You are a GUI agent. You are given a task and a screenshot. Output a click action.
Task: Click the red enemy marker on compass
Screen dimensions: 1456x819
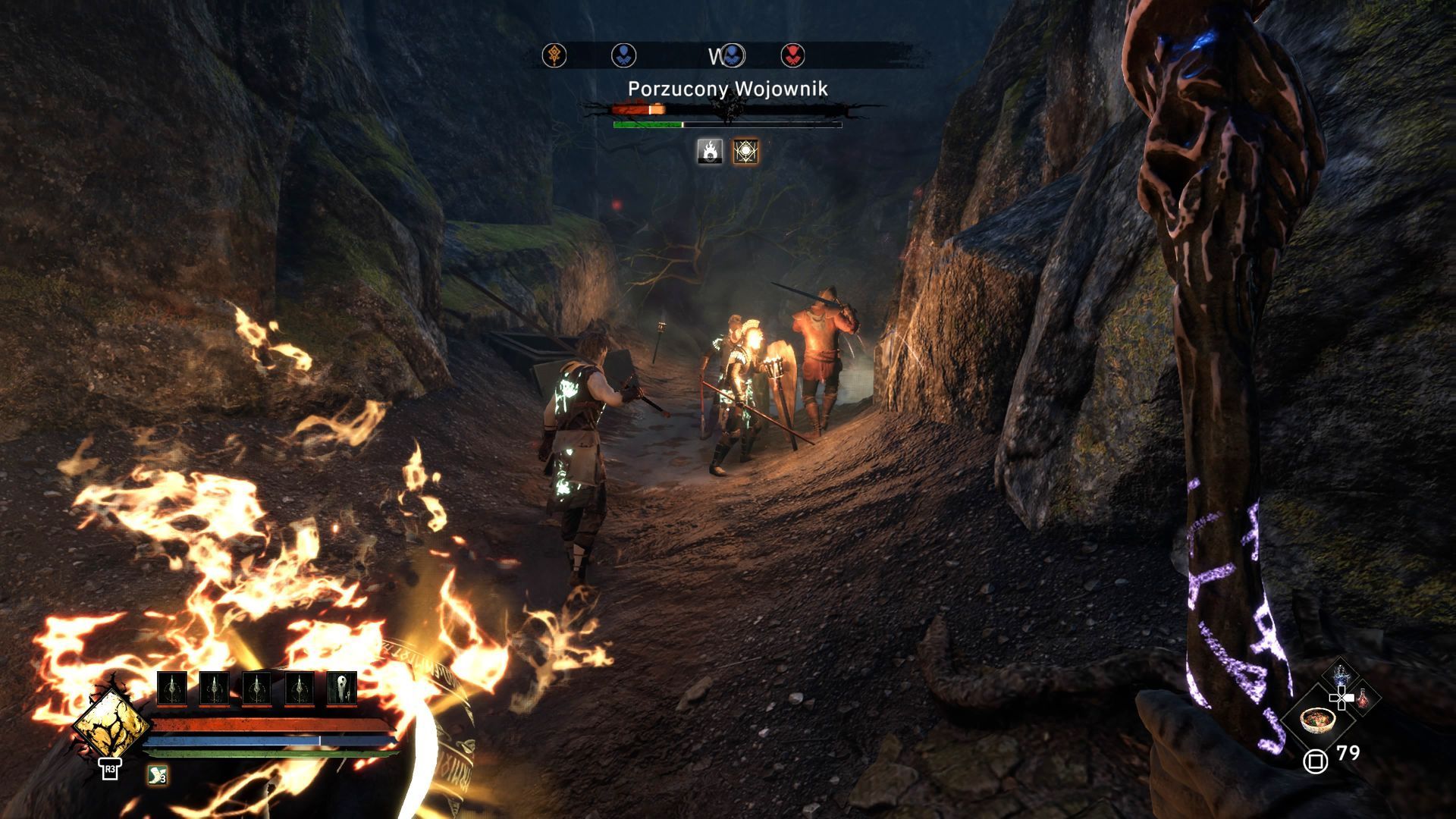[792, 55]
